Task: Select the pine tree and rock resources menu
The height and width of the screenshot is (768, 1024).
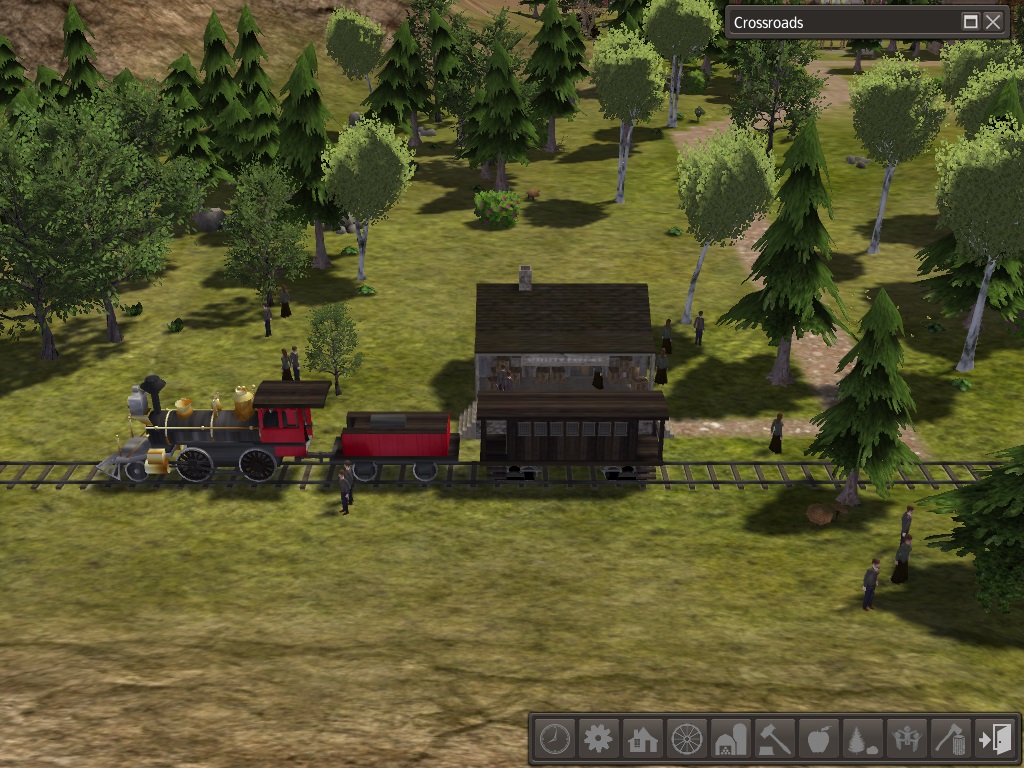Action: click(x=863, y=739)
